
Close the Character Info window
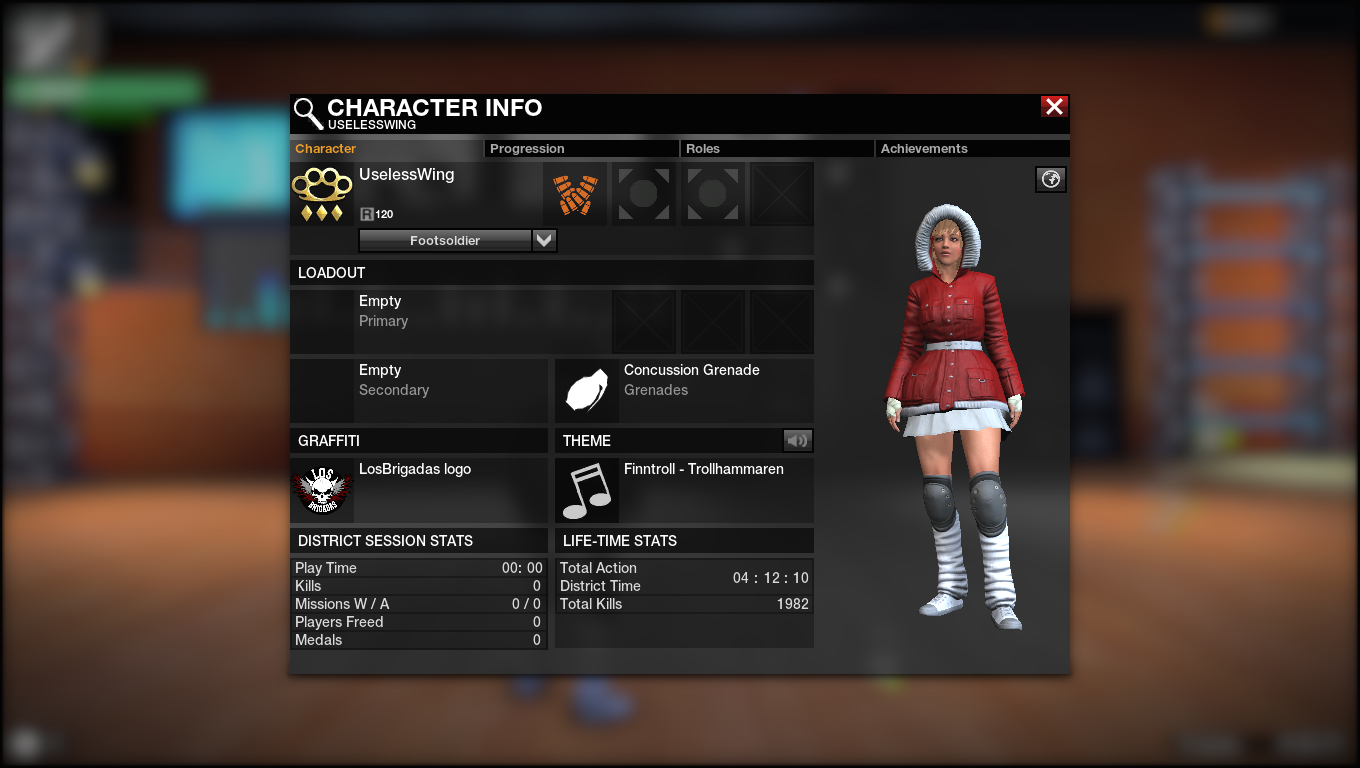[x=1054, y=107]
